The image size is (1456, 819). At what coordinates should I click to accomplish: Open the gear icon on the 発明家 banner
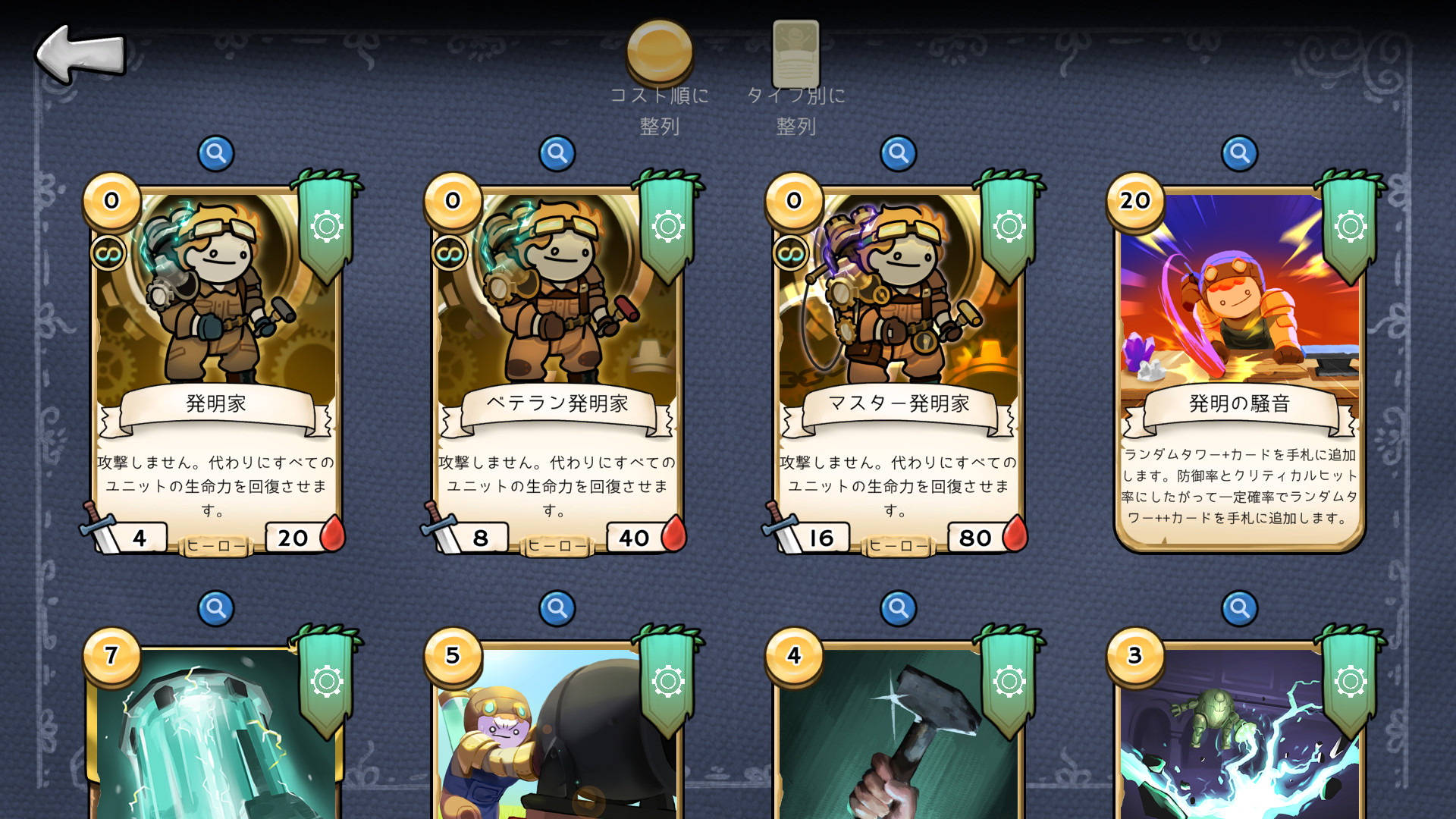[326, 225]
